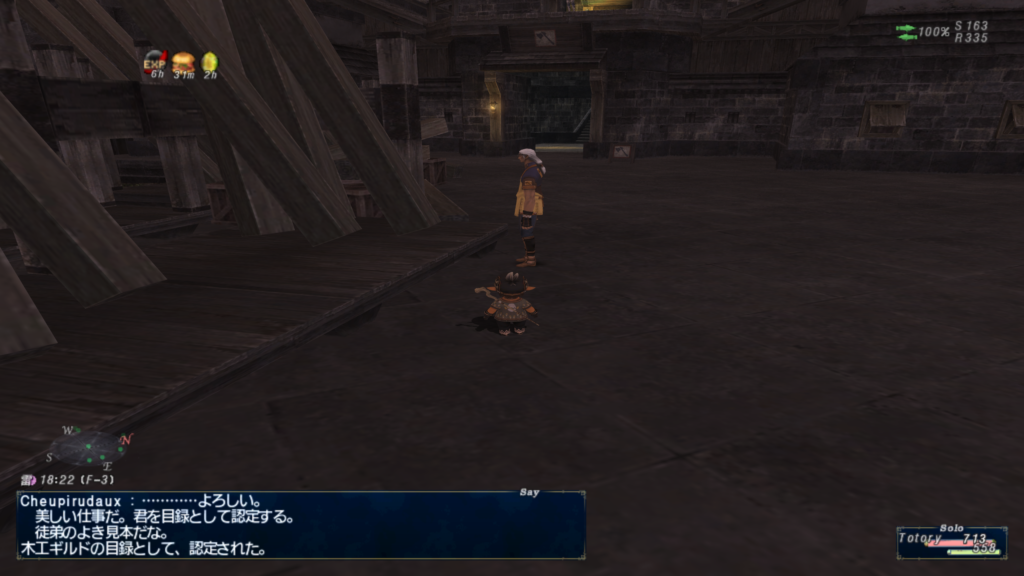Image resolution: width=1024 pixels, height=576 pixels.
Task: Click the purple weekday element icon
Action: [28, 481]
